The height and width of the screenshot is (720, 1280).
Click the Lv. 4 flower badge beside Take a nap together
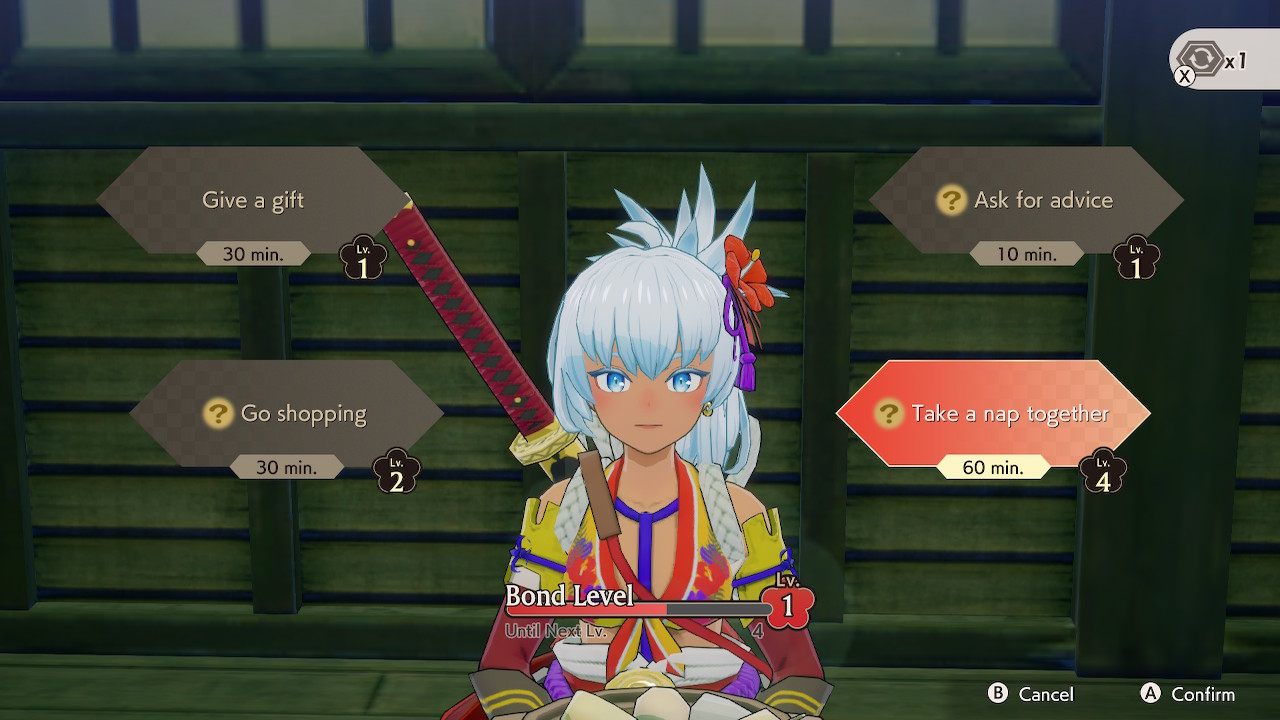(1103, 470)
